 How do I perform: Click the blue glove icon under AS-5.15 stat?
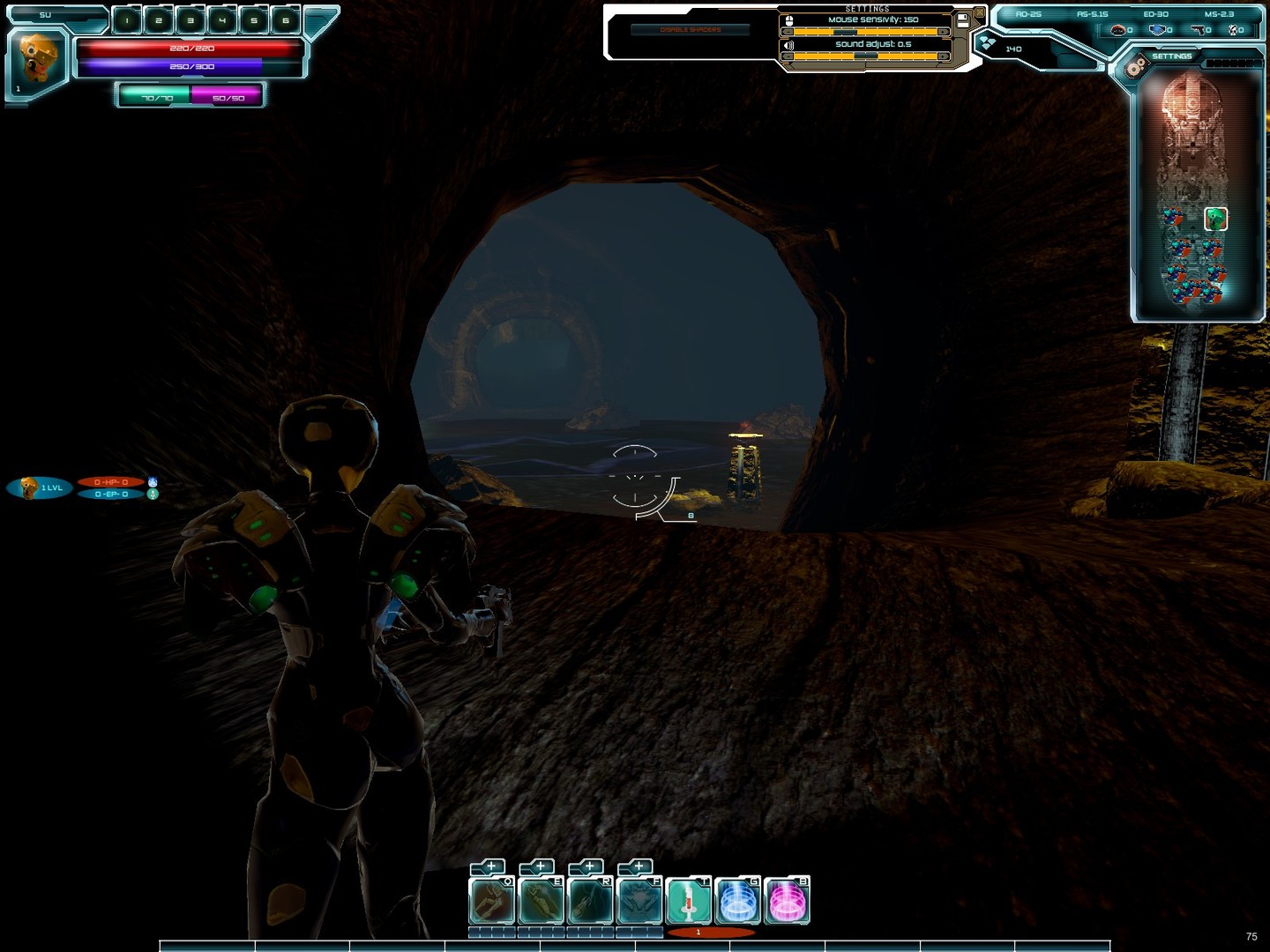click(x=1158, y=30)
